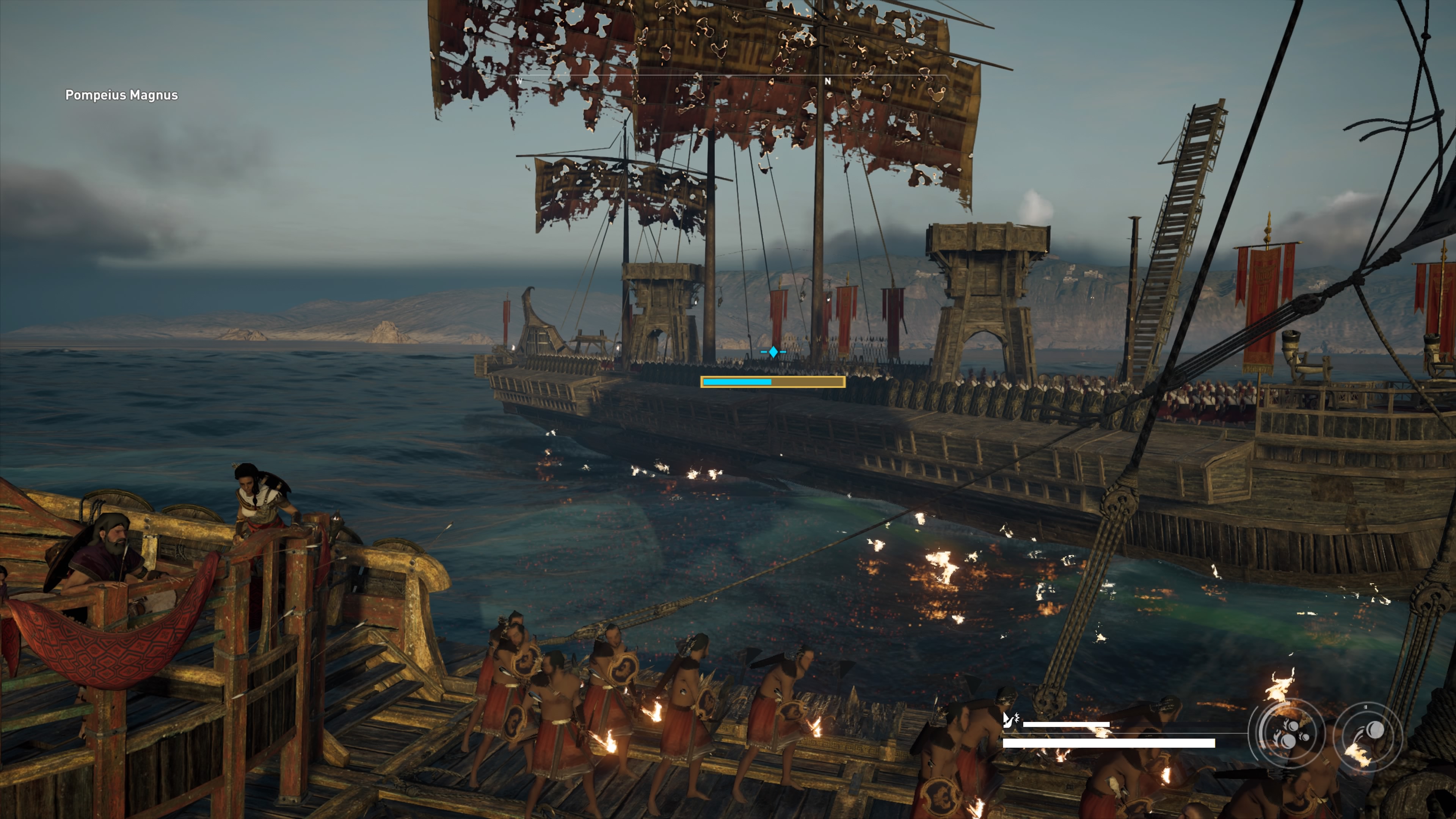Activate the fire bombs volley ability
Viewport: 1456px width, 819px height.
(1287, 733)
